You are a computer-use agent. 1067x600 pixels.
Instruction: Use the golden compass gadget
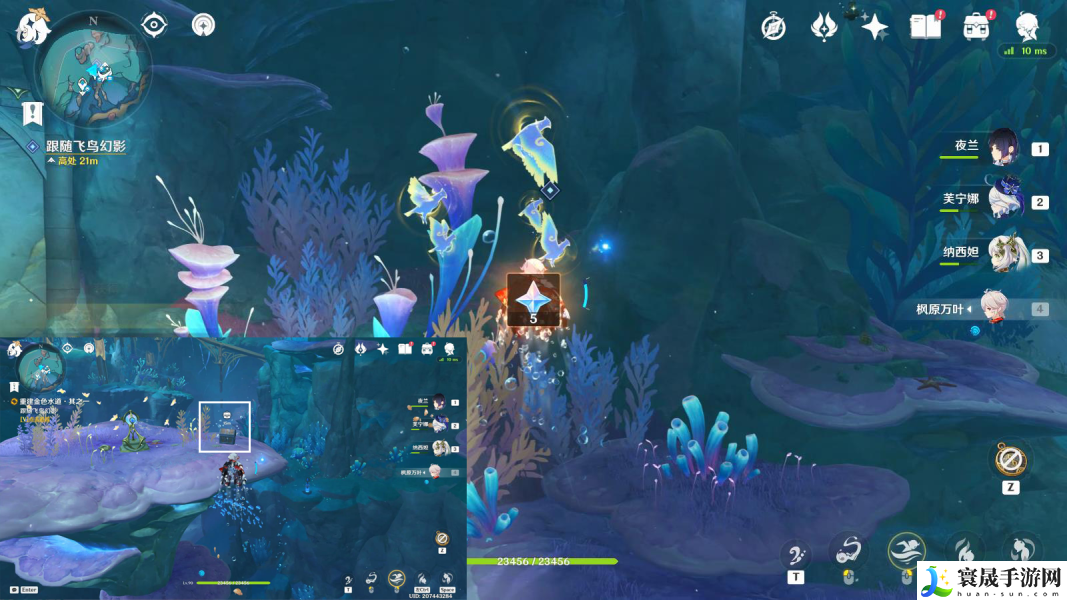(x=1008, y=461)
